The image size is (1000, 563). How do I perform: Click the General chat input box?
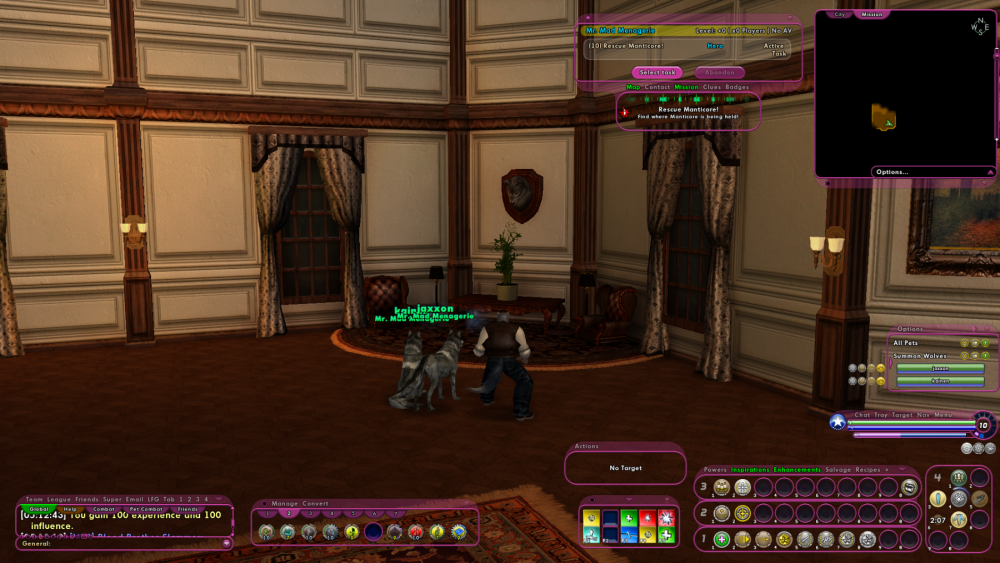point(120,544)
